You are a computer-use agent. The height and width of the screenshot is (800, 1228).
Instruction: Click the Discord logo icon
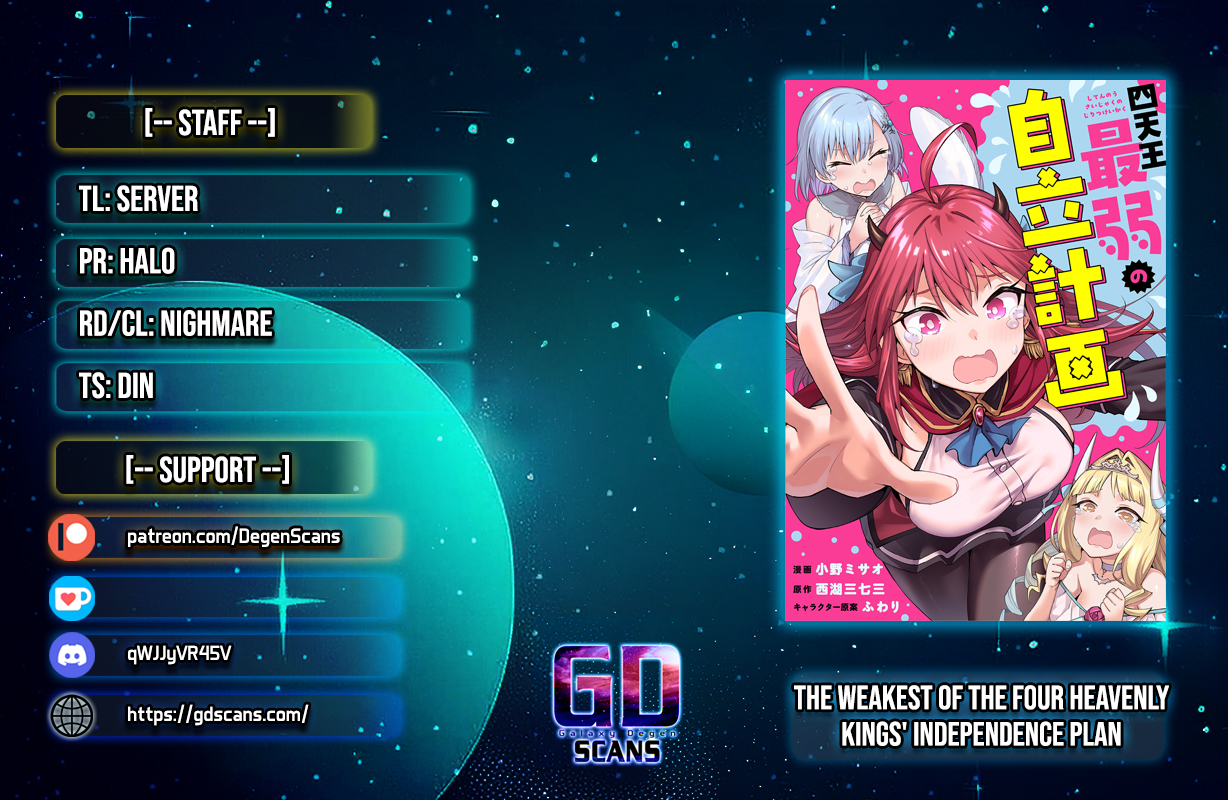72,656
